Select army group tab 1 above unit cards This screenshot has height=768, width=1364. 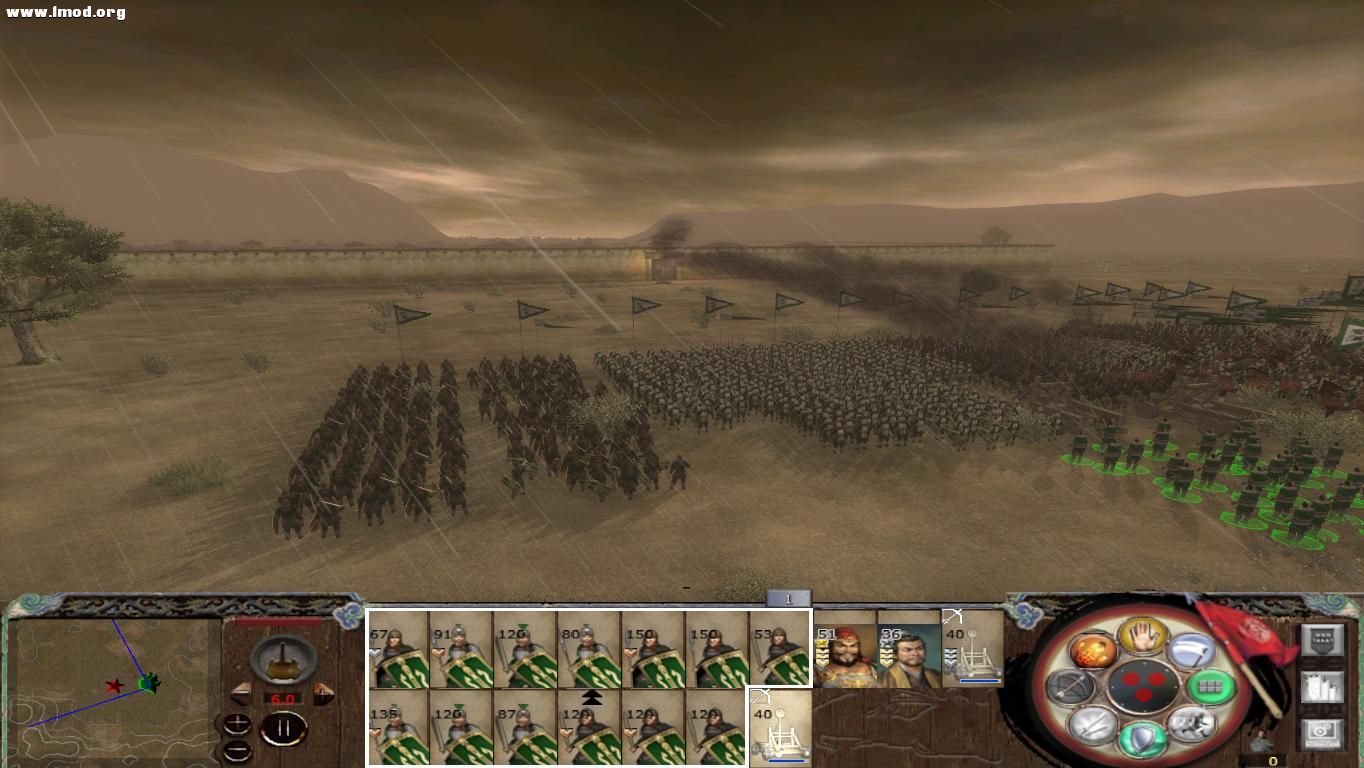point(788,598)
